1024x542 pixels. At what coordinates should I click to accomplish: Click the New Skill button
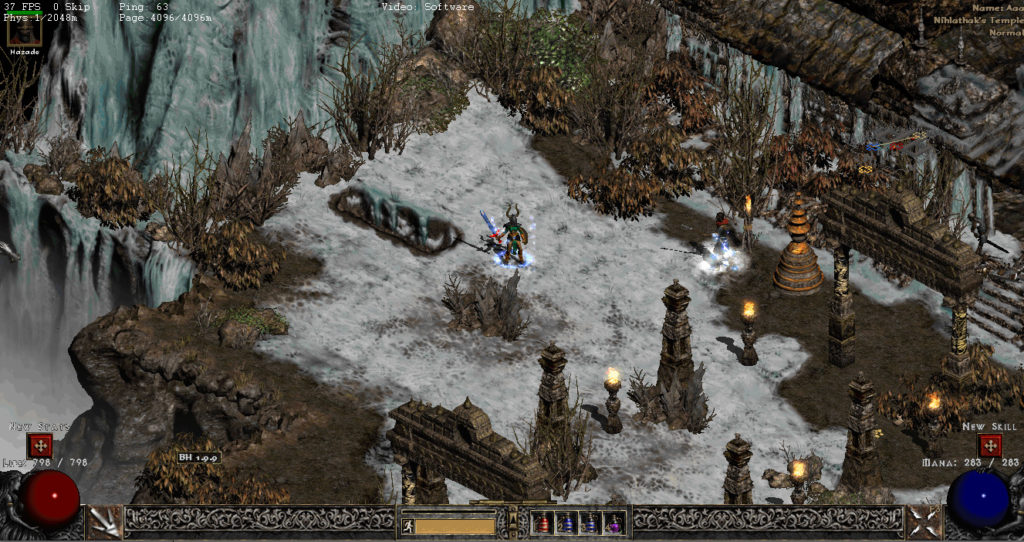(x=989, y=445)
